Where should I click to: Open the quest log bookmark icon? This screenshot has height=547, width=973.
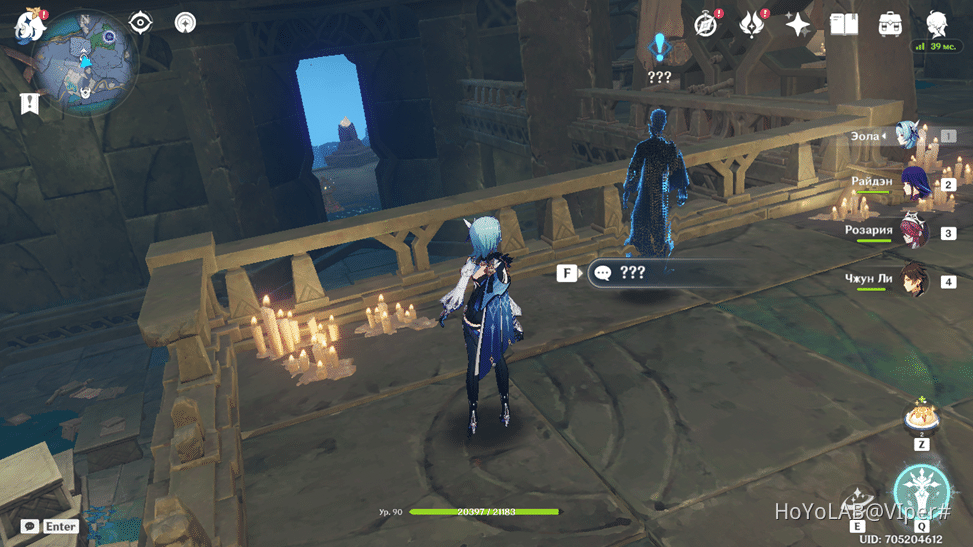[x=29, y=103]
